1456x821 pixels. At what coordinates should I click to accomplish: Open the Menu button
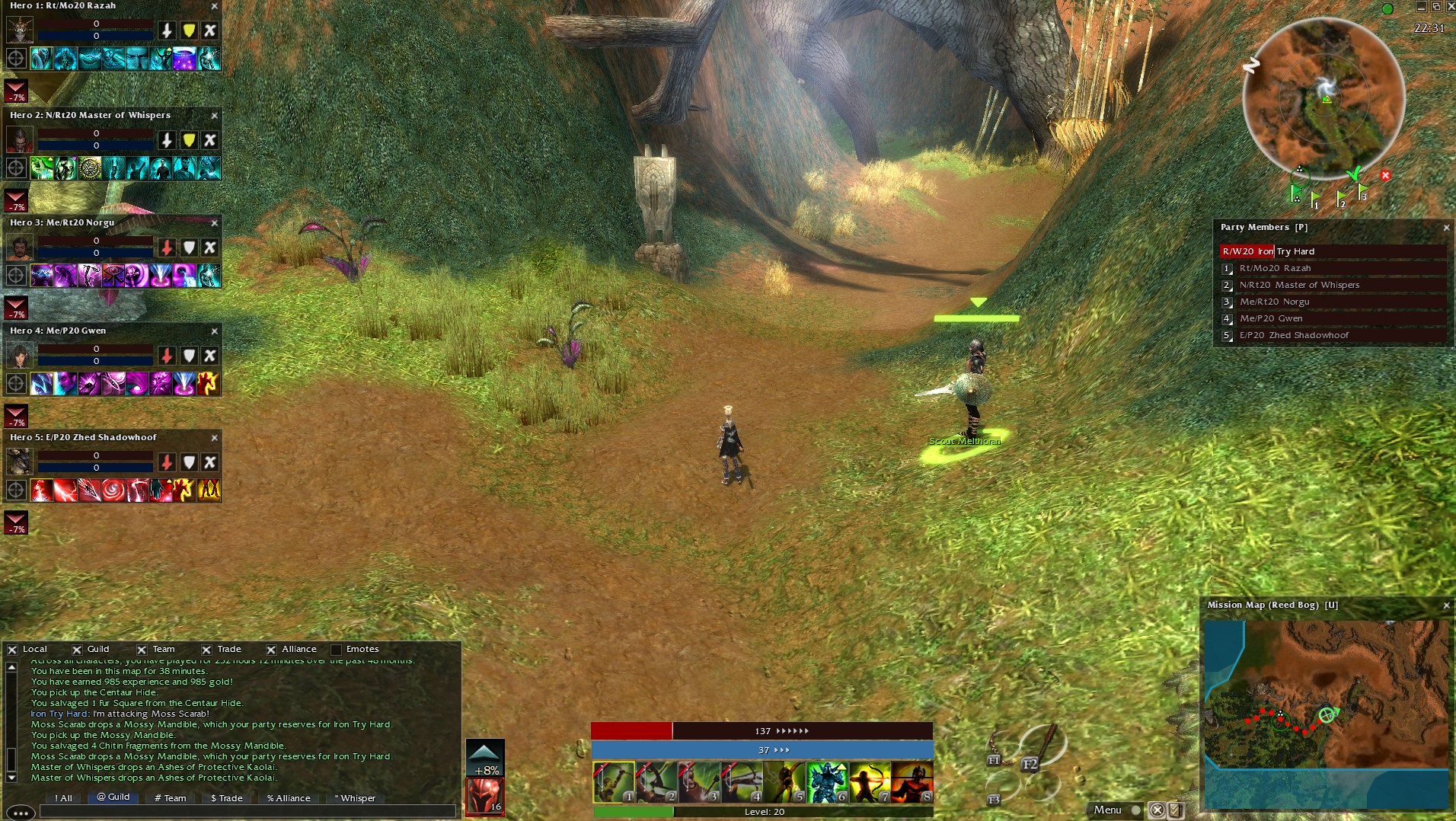tap(1107, 810)
